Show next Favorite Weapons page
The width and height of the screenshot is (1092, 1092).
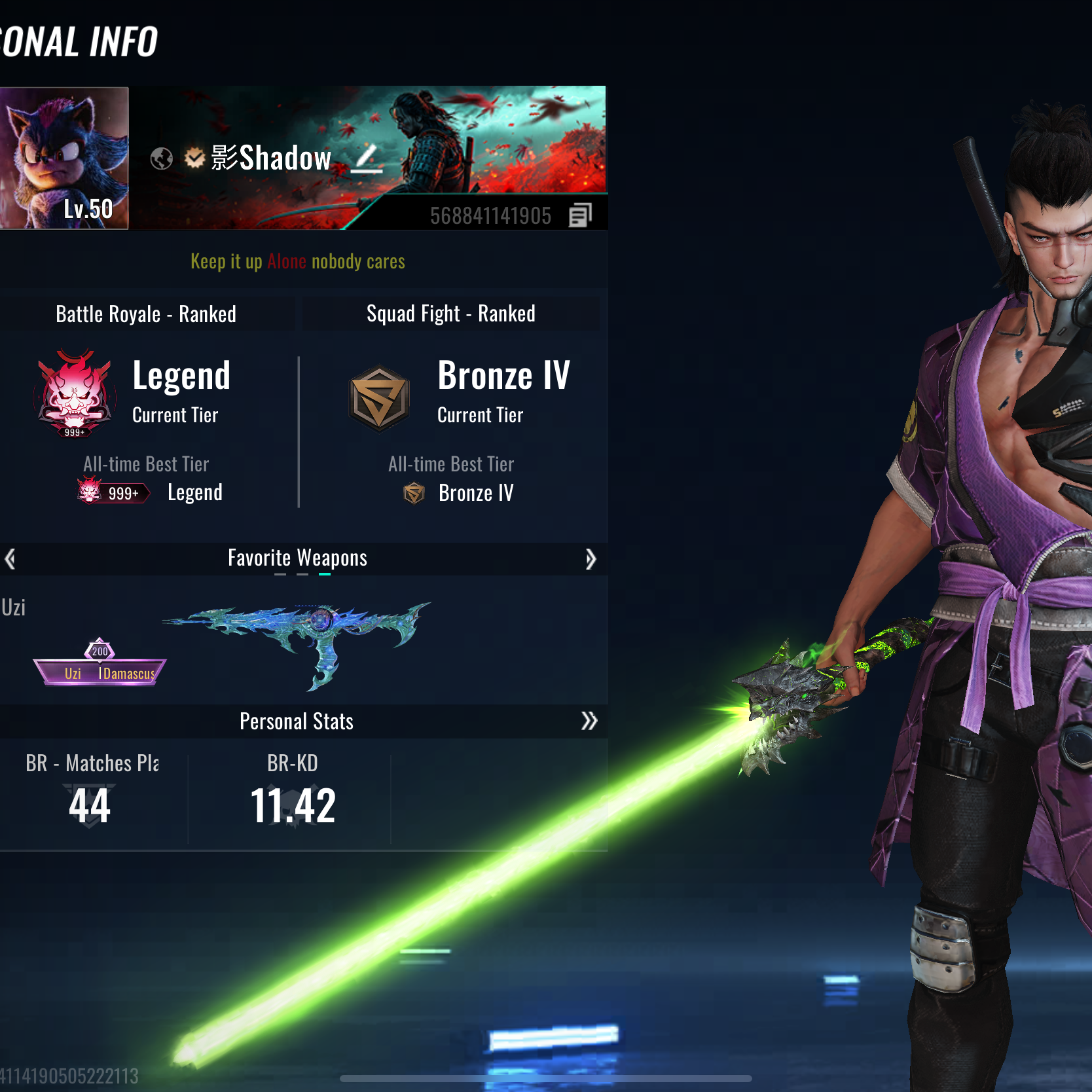pos(590,558)
